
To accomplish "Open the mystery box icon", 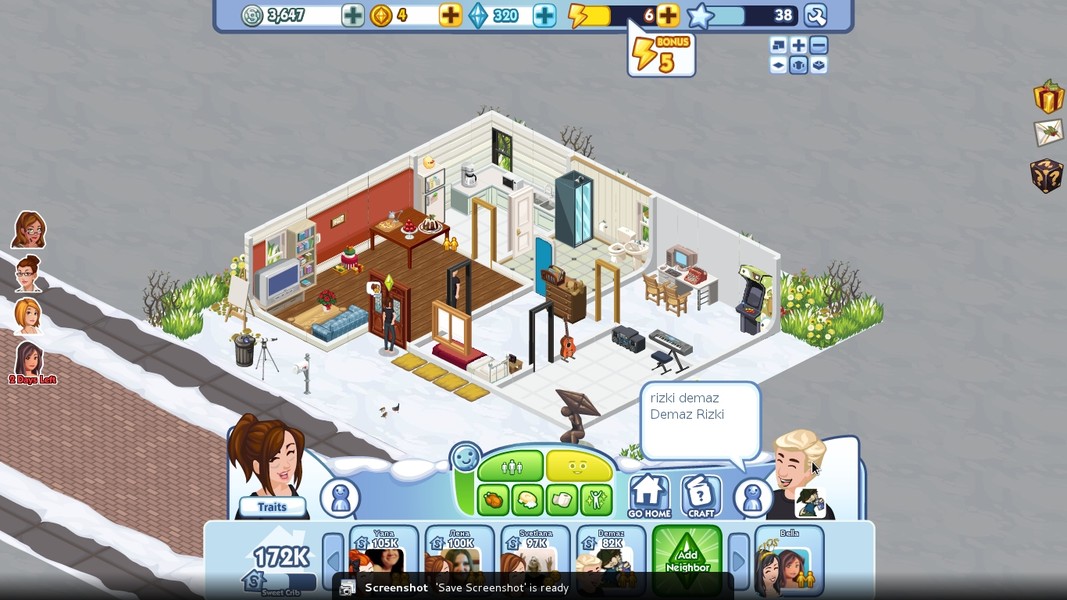I will [x=1047, y=175].
